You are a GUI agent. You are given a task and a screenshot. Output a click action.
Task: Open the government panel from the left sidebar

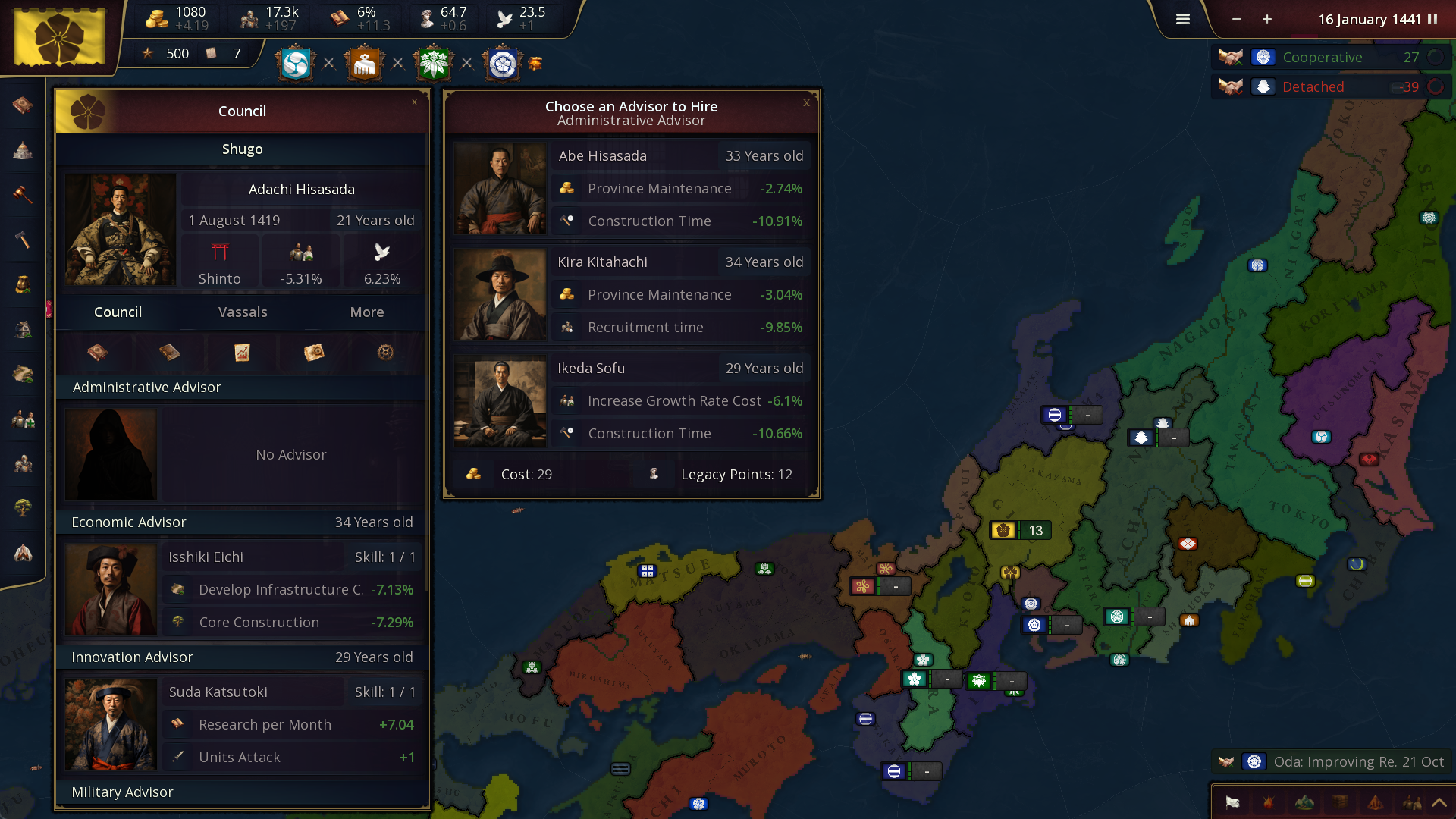[23, 150]
